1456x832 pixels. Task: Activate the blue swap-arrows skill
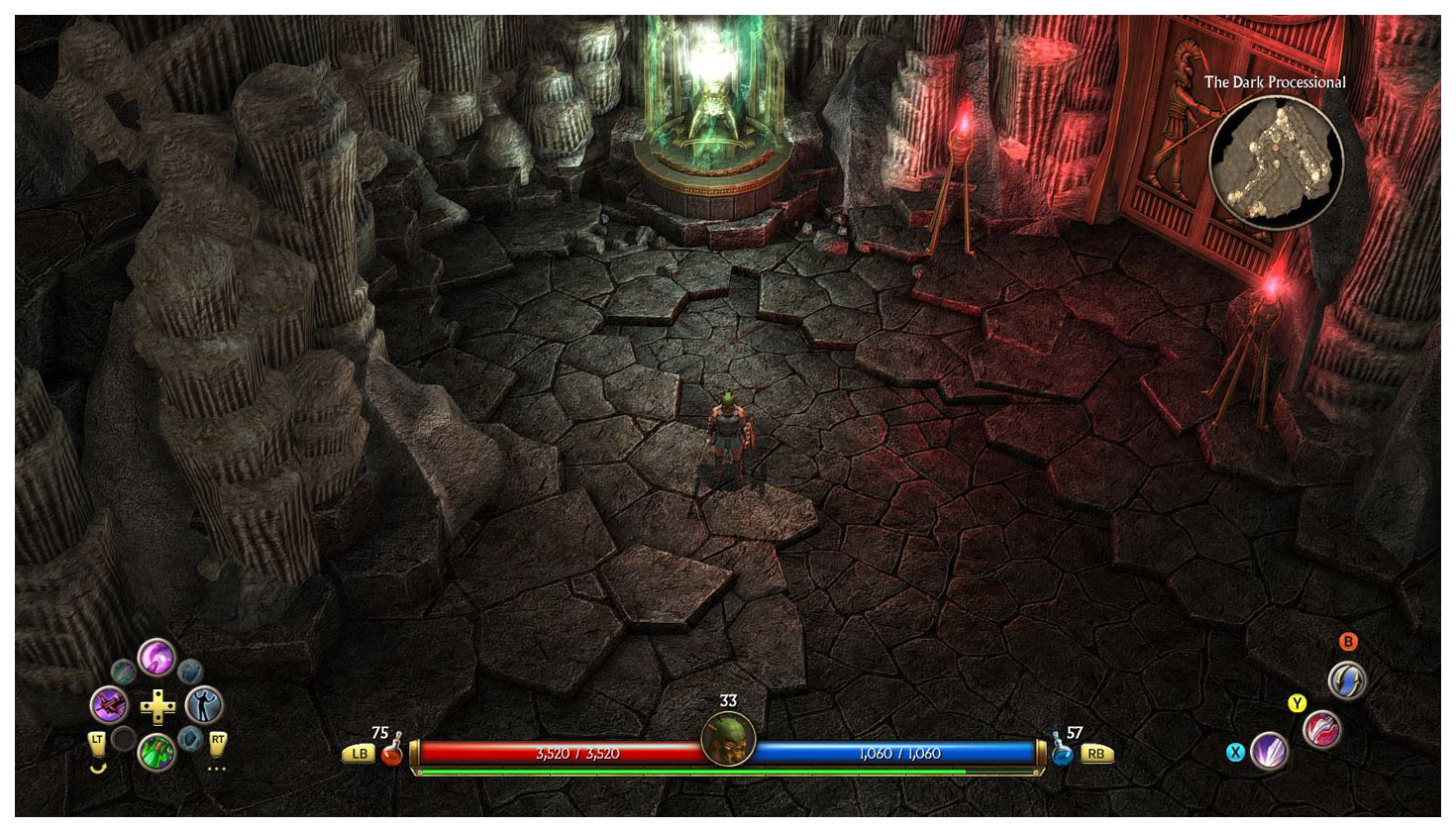[x=1347, y=680]
